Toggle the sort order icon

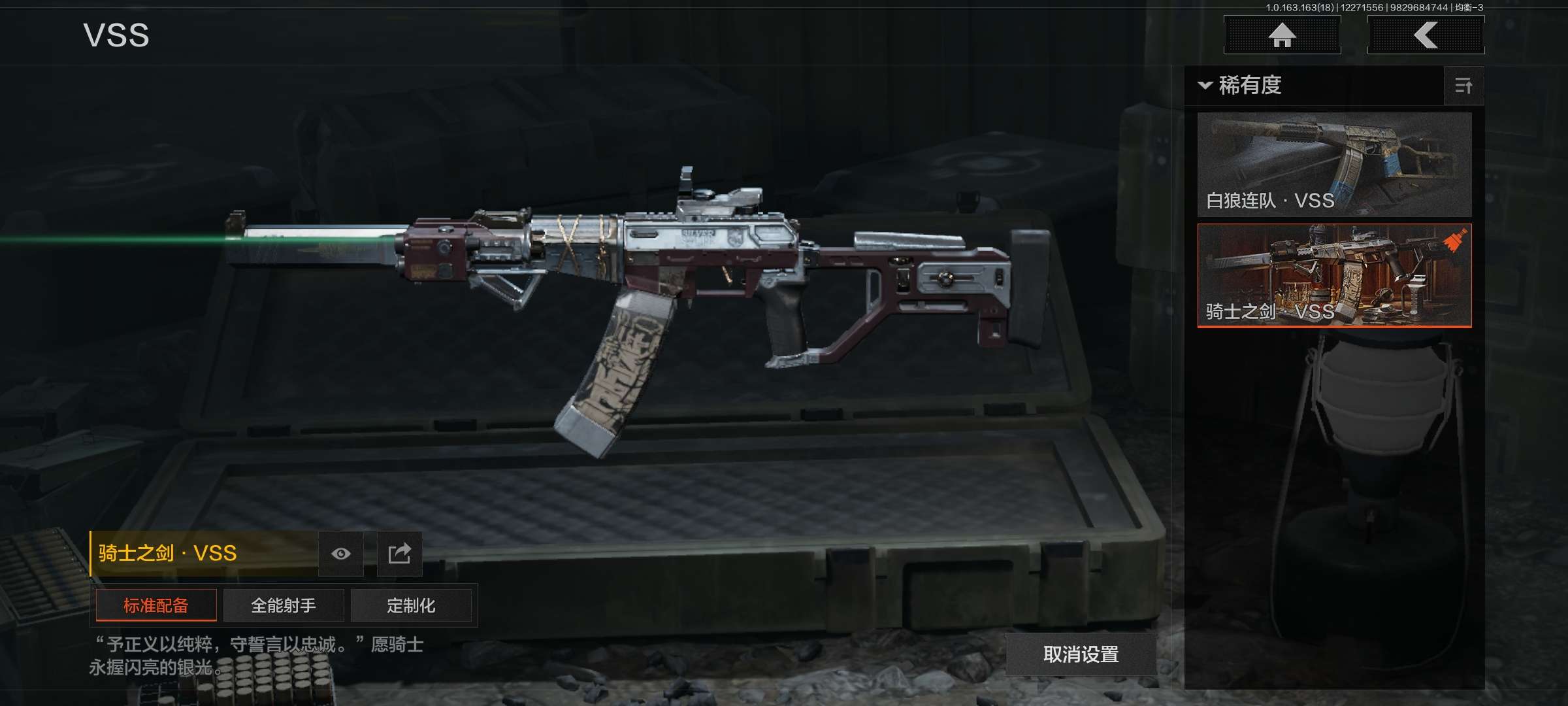[1463, 86]
